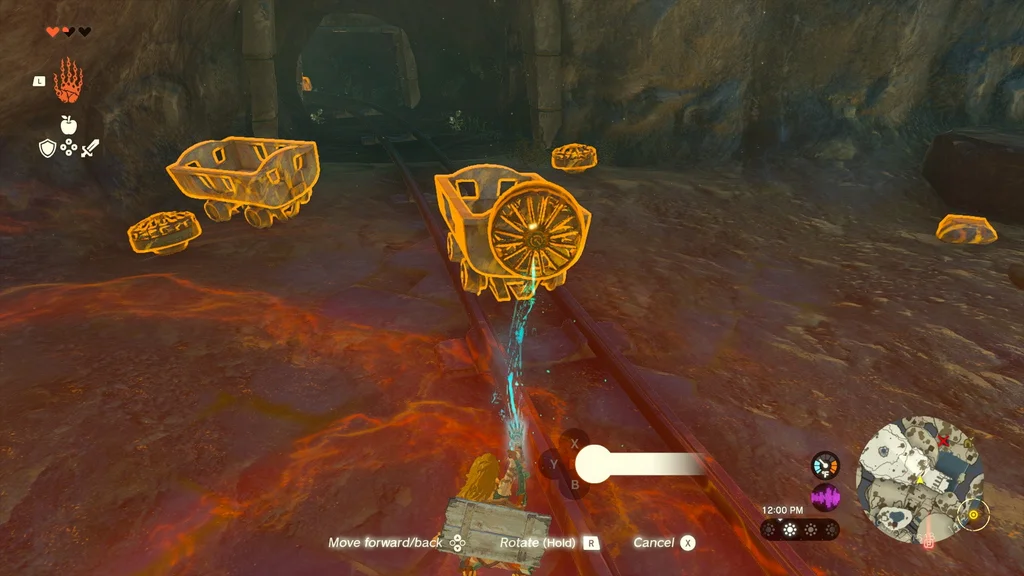Click the temperature gauge icon
The width and height of the screenshot is (1024, 576).
pos(825,465)
